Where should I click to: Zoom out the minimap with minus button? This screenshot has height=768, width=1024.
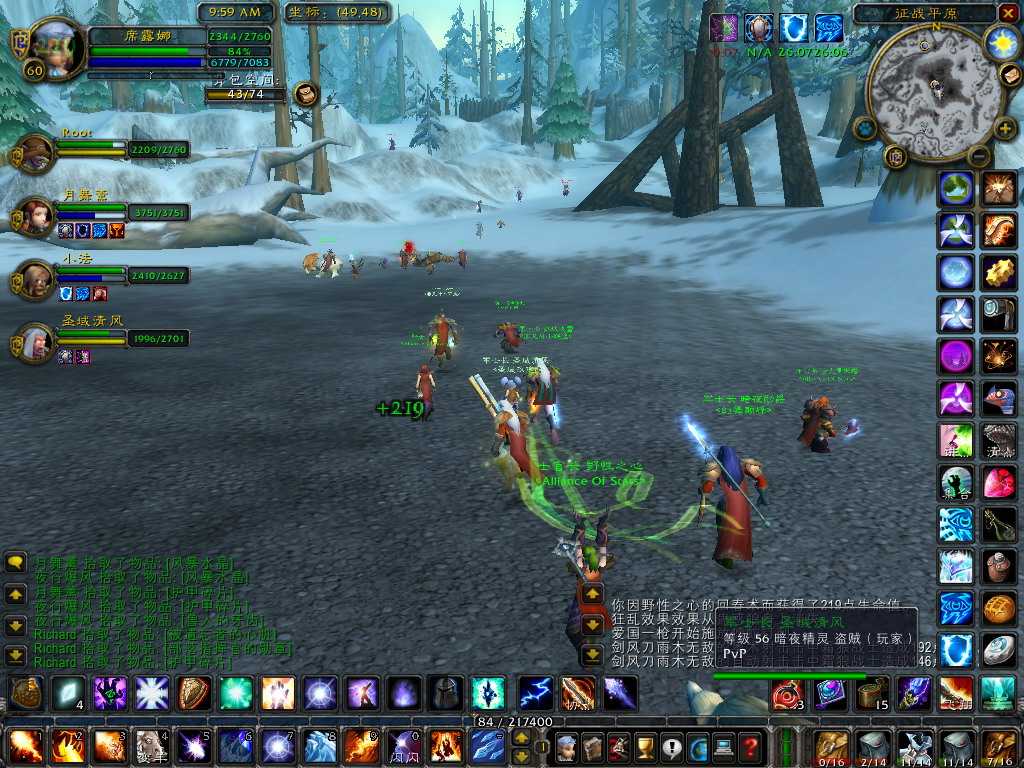click(x=978, y=156)
